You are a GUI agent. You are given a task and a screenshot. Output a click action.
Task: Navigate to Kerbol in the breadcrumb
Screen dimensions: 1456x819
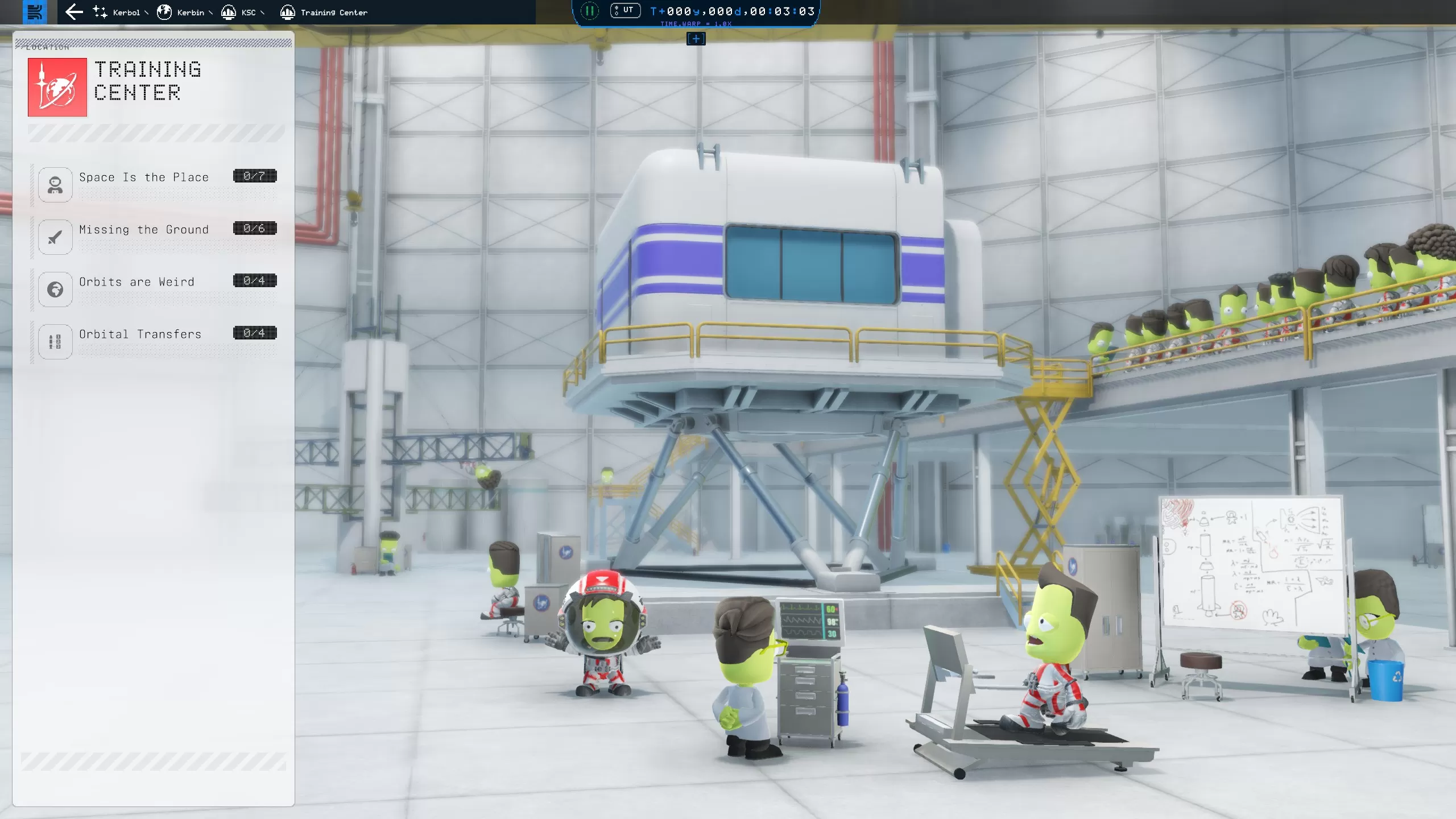[x=119, y=12]
